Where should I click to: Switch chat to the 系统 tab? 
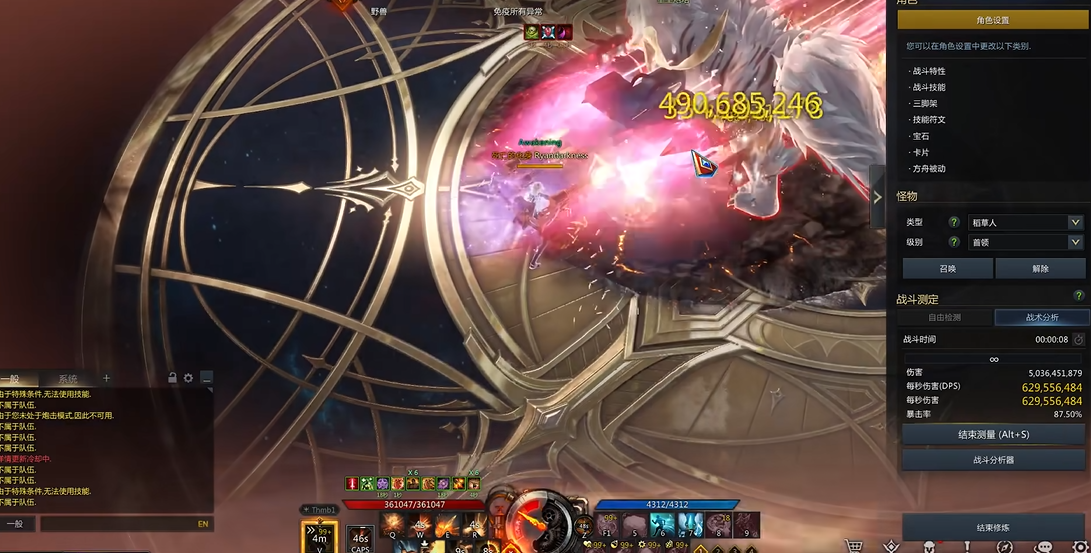[67, 379]
